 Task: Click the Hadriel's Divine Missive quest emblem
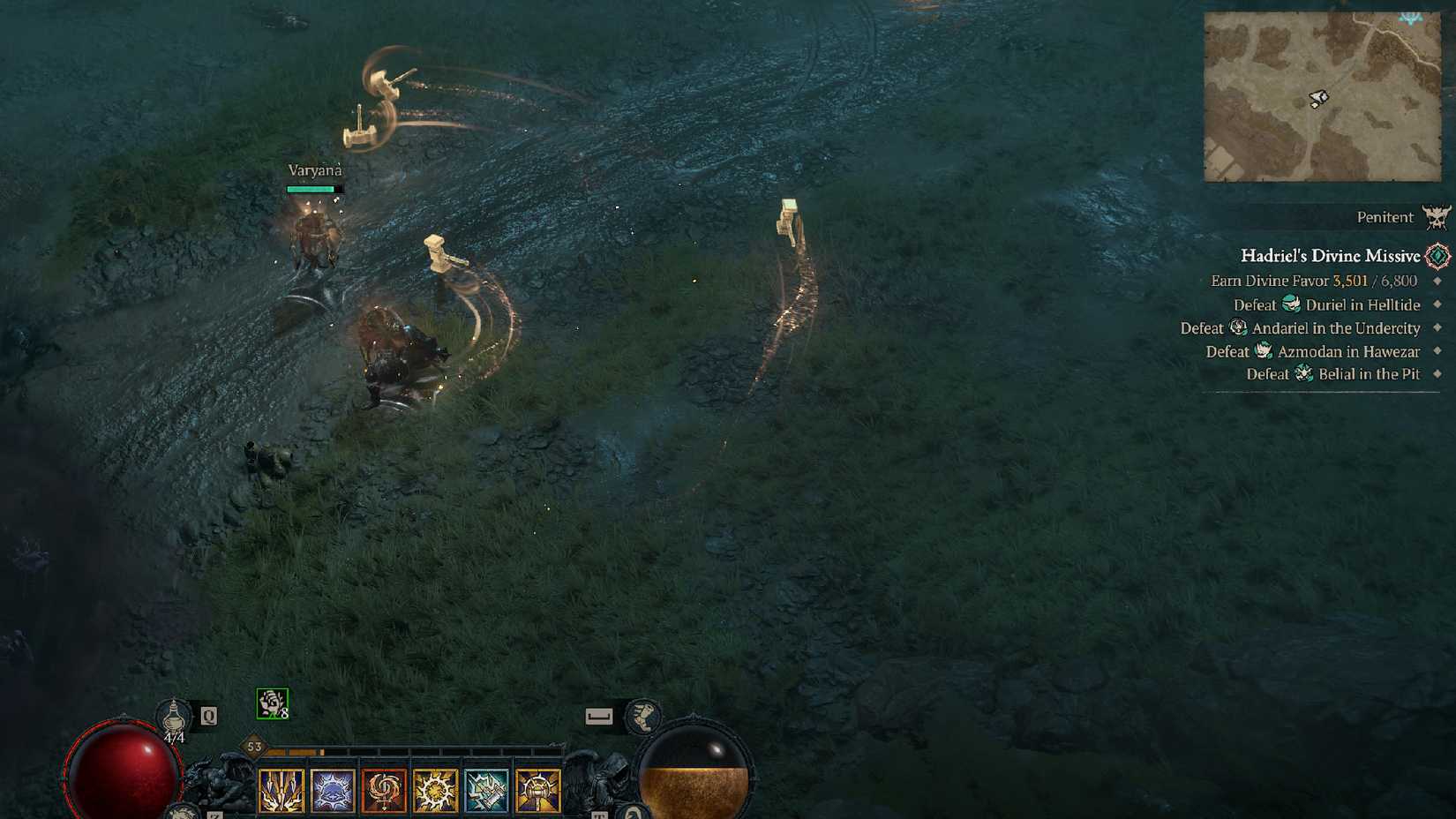coord(1439,256)
